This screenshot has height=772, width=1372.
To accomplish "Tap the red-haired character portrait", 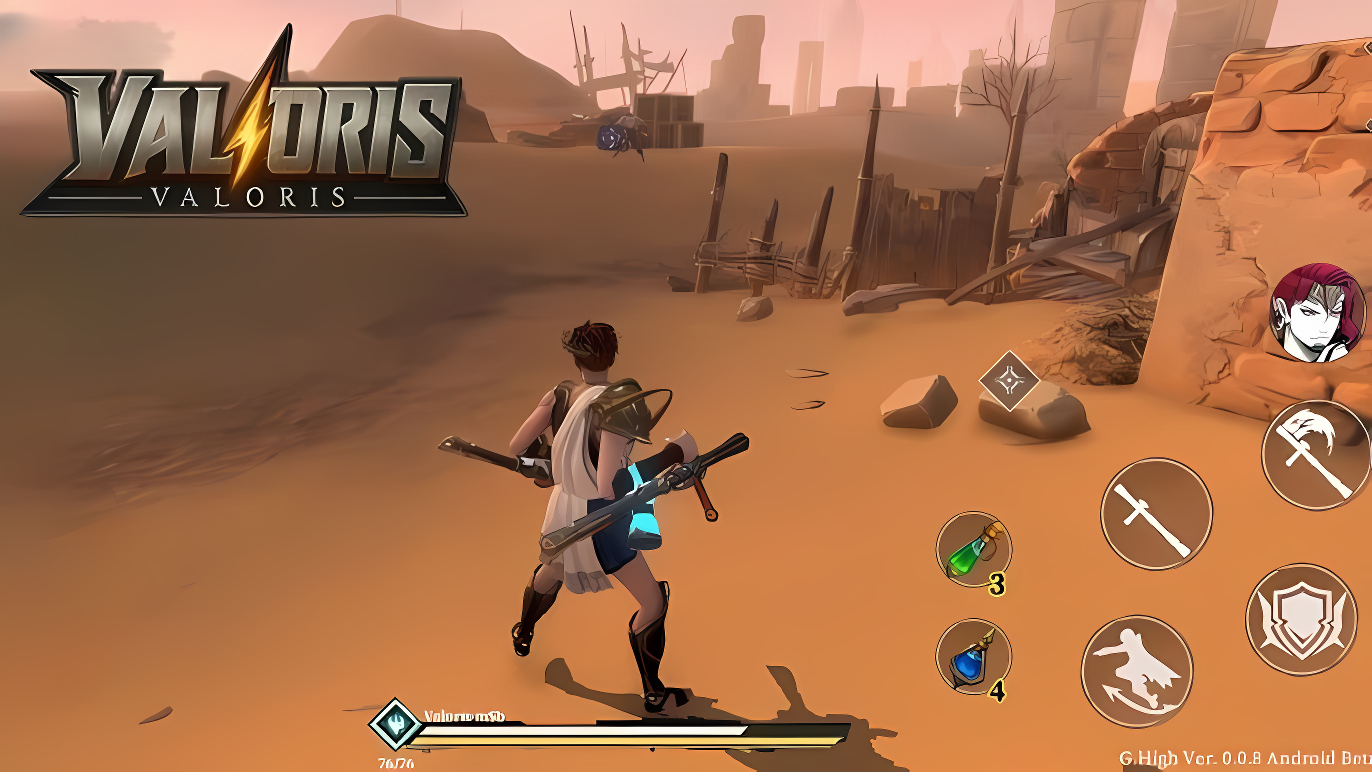I will pos(1317,313).
